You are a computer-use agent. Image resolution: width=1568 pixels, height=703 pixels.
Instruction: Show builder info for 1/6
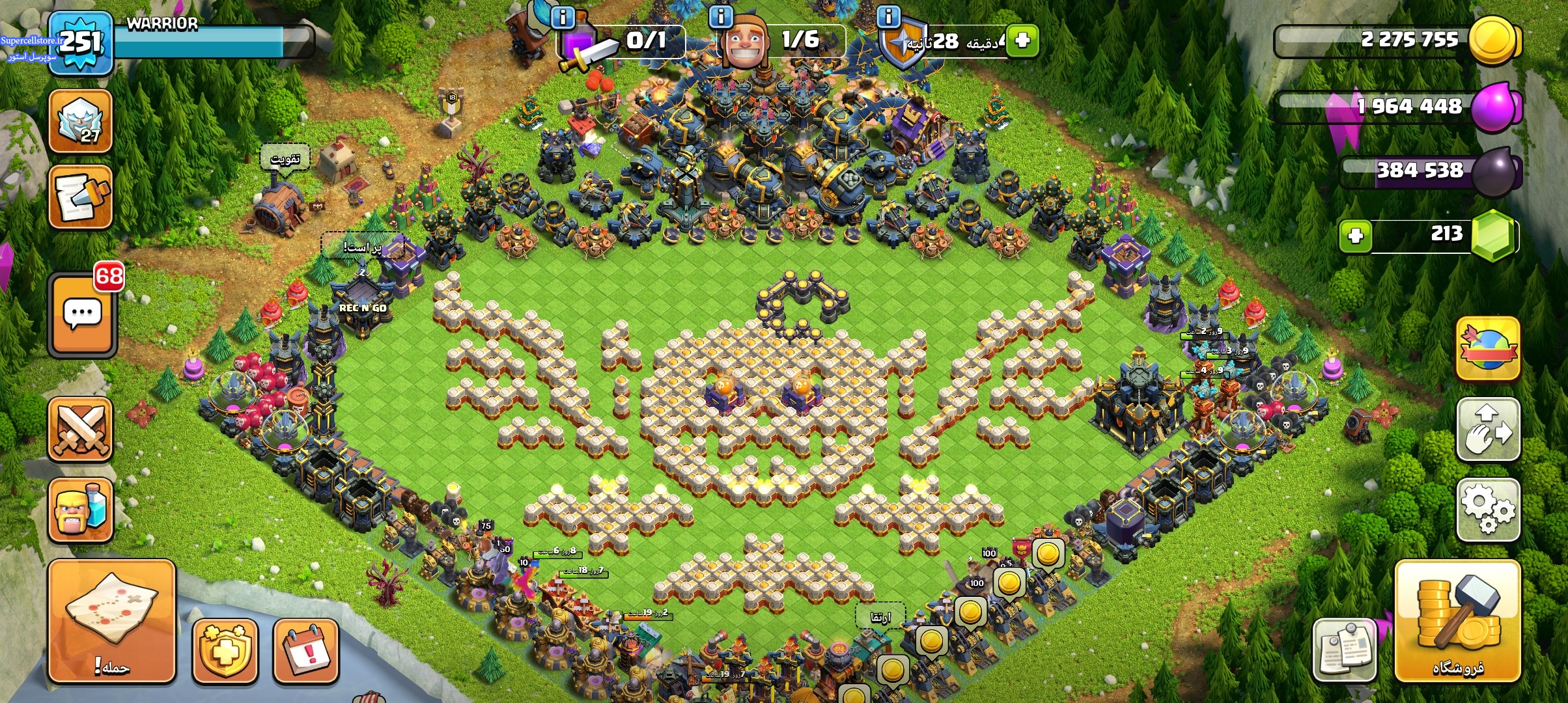pyautogui.click(x=721, y=17)
